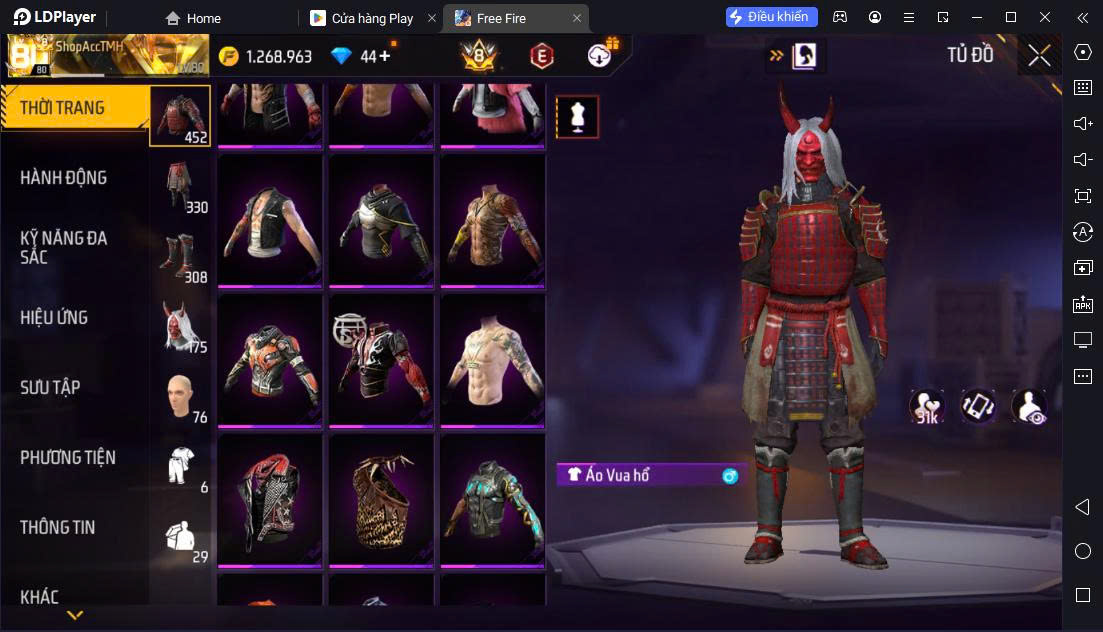Open the Phương Tiện category
Image resolution: width=1103 pixels, height=632 pixels.
pos(68,458)
